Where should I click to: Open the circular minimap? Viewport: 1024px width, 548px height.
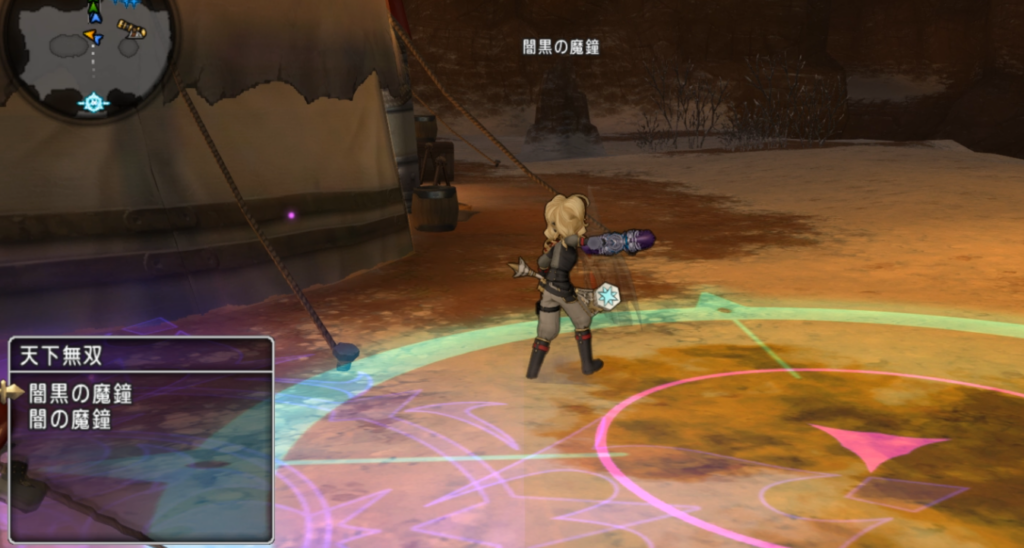pos(90,55)
